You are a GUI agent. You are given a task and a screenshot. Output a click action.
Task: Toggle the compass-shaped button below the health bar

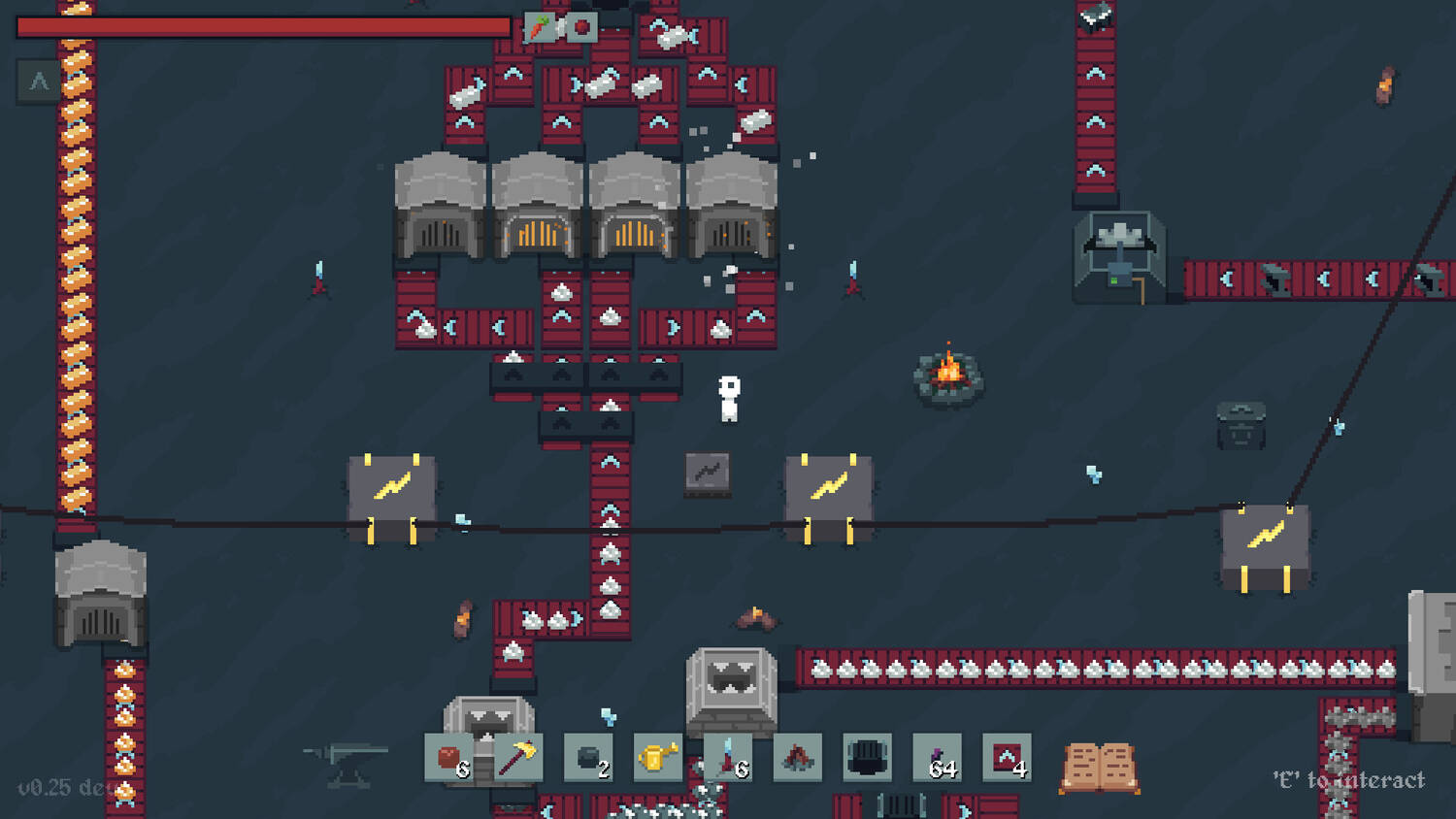39,82
